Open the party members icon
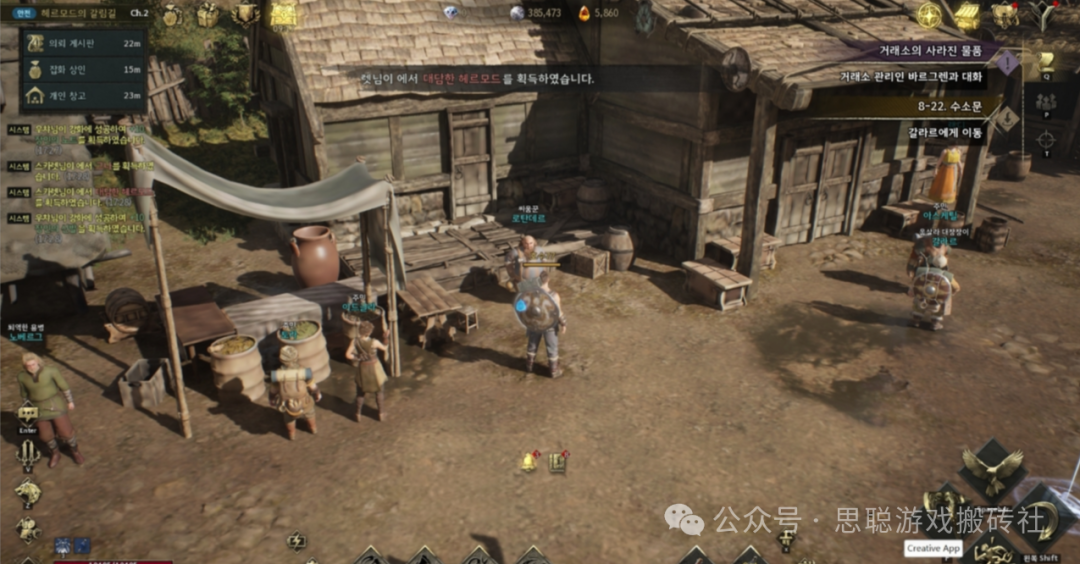 click(1046, 102)
